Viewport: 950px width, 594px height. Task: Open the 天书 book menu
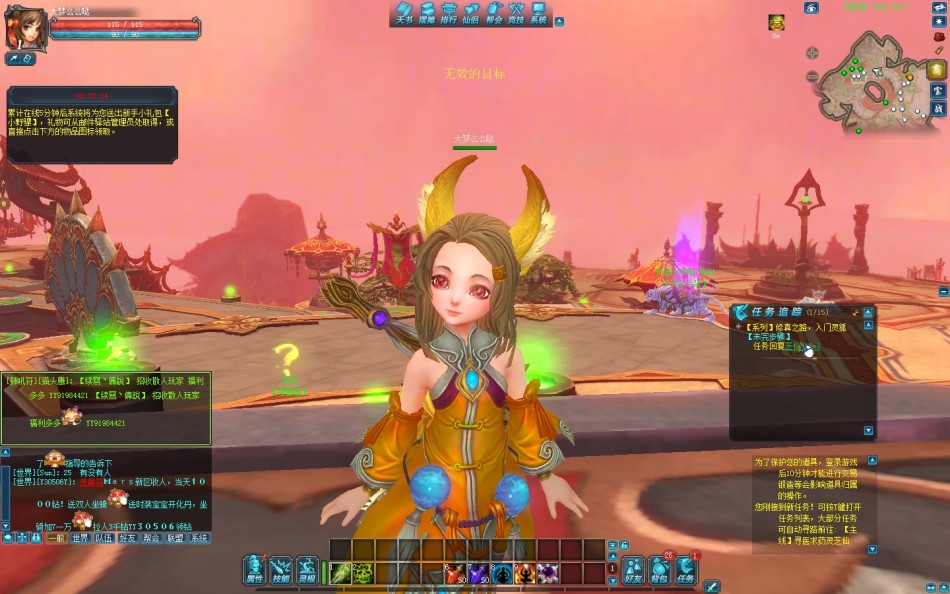[403, 13]
